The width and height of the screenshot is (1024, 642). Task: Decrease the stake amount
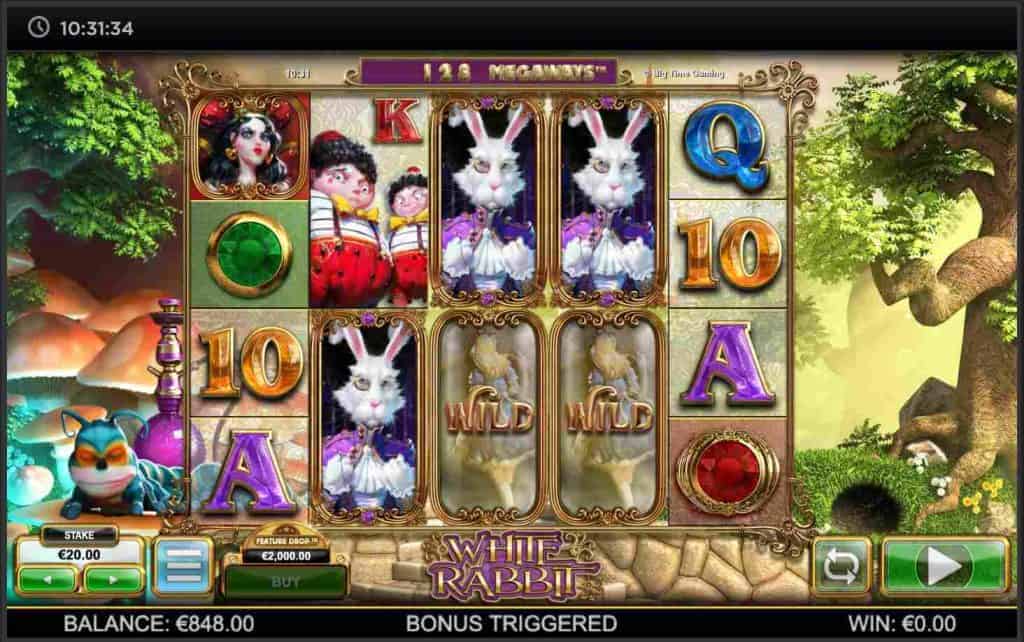tap(46, 578)
